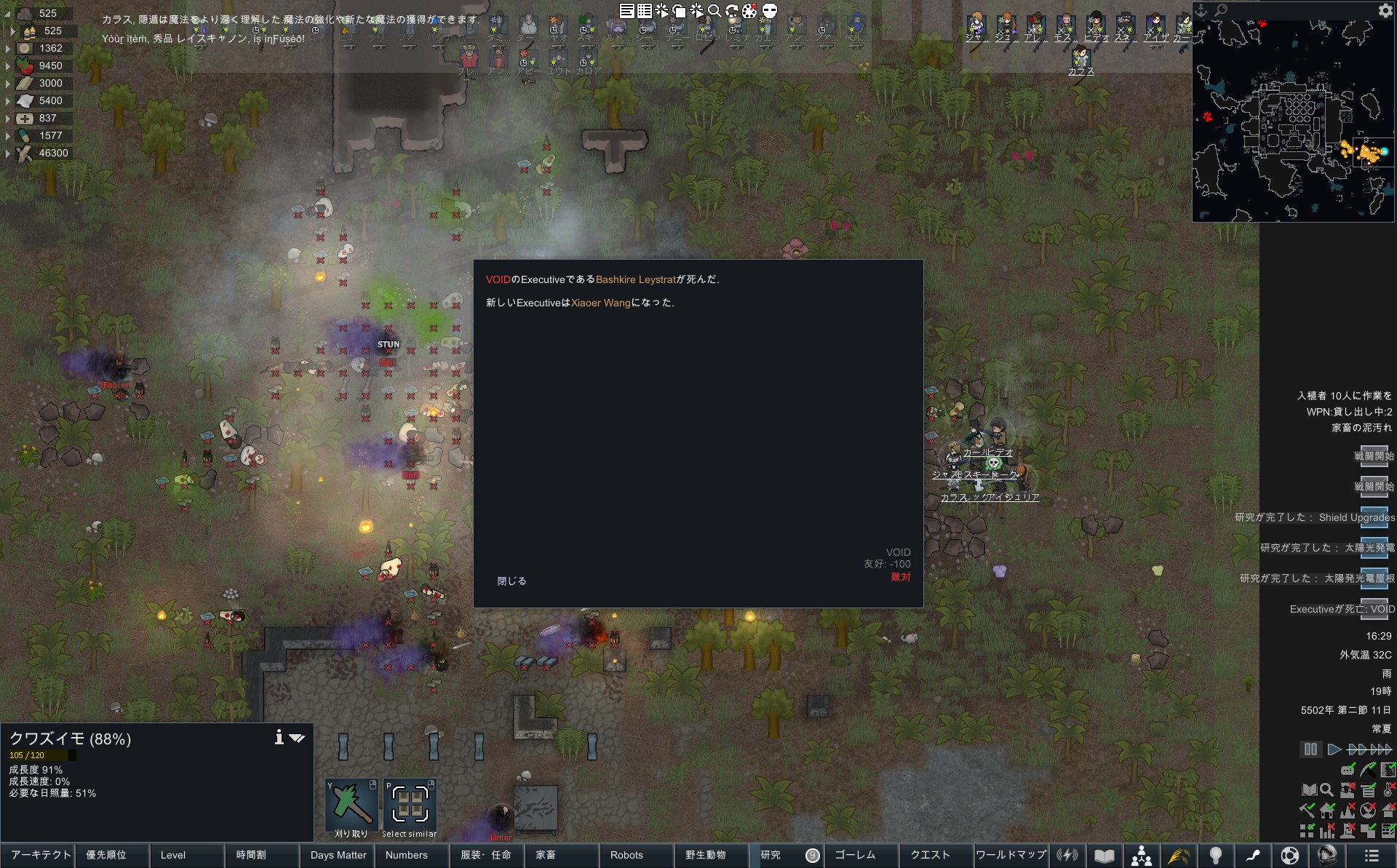Close the VOID Executive death dialog
Screen dimensions: 1397x868
(512, 581)
